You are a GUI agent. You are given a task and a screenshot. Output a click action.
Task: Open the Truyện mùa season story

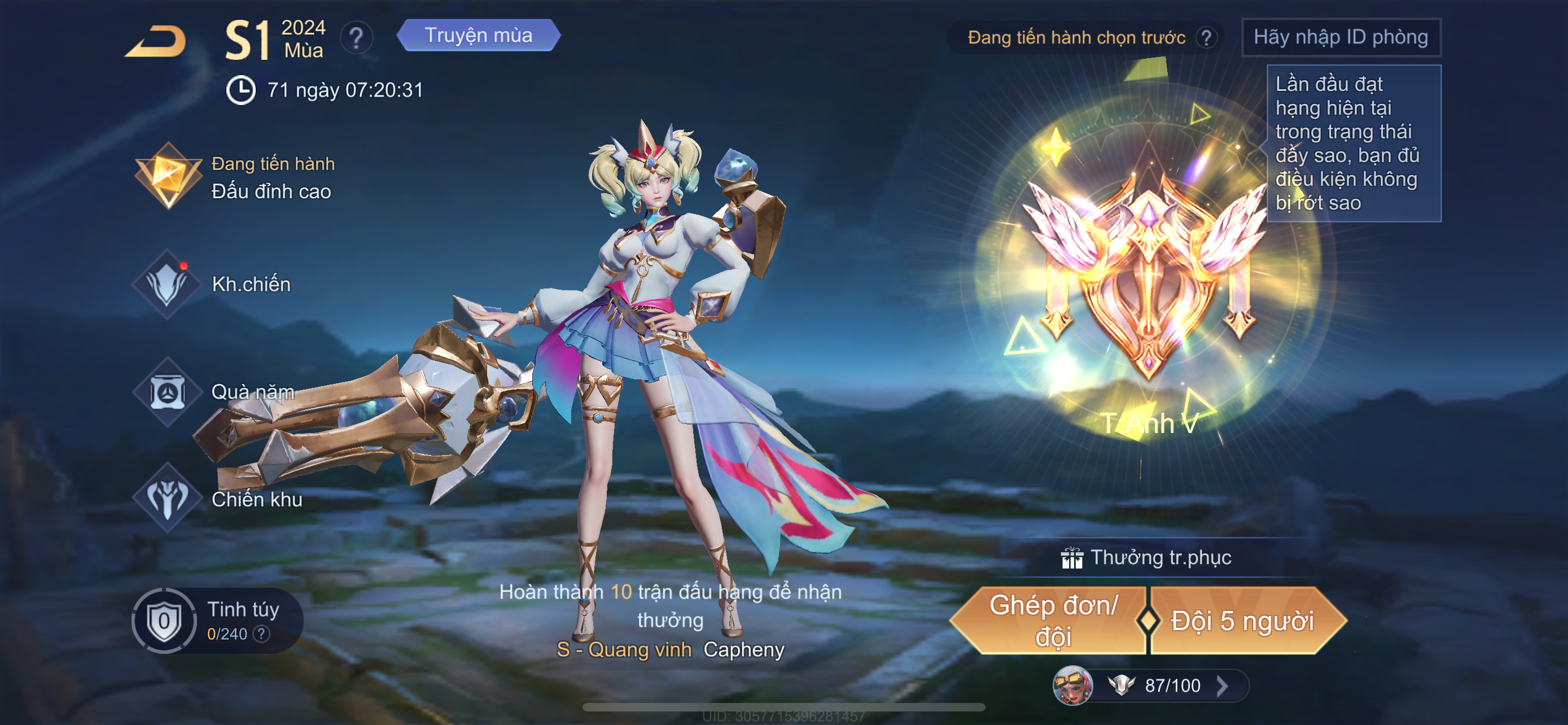point(479,36)
